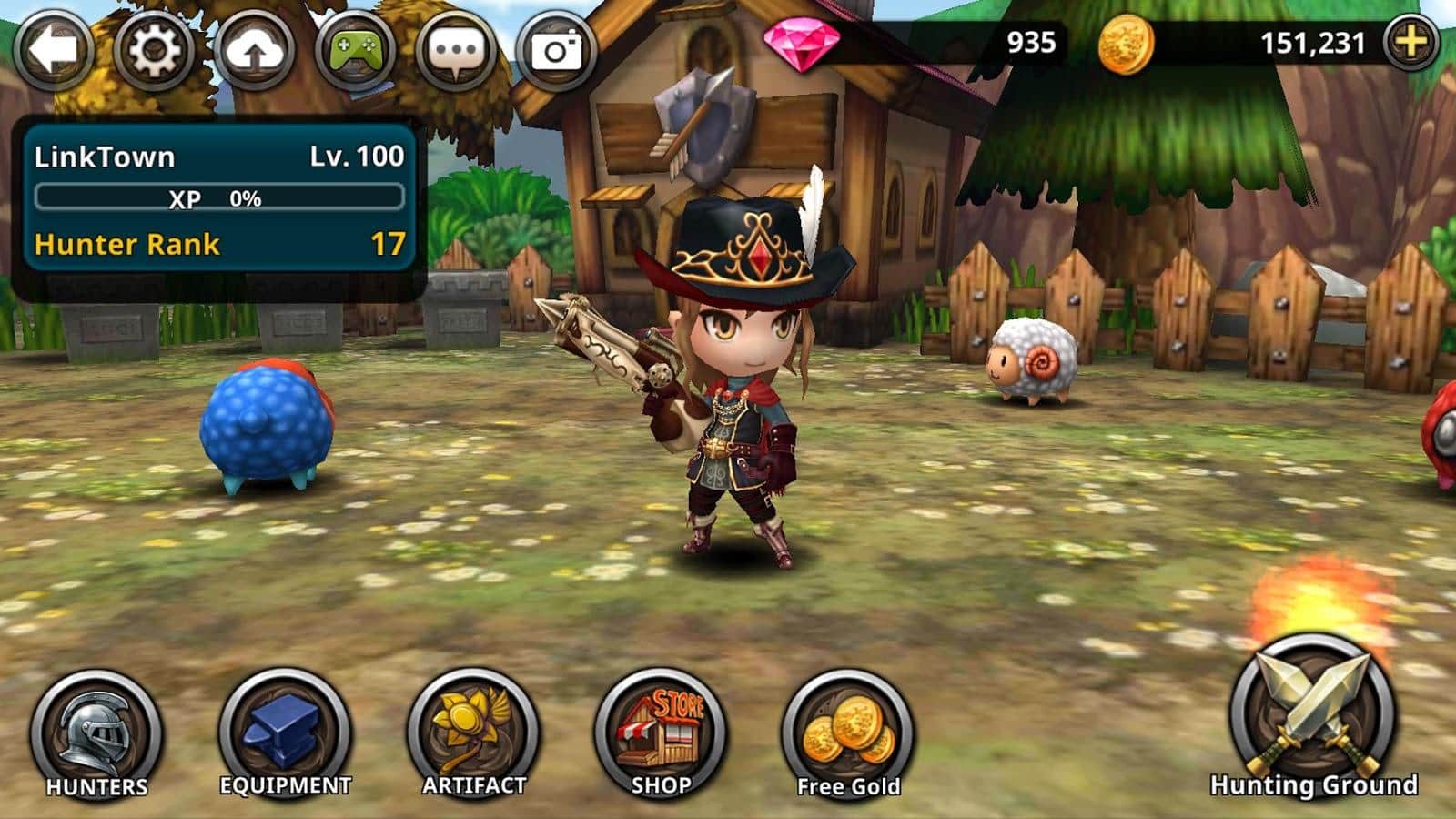The width and height of the screenshot is (1456, 819).
Task: Open Hunter Rank 17 details
Action: [218, 244]
